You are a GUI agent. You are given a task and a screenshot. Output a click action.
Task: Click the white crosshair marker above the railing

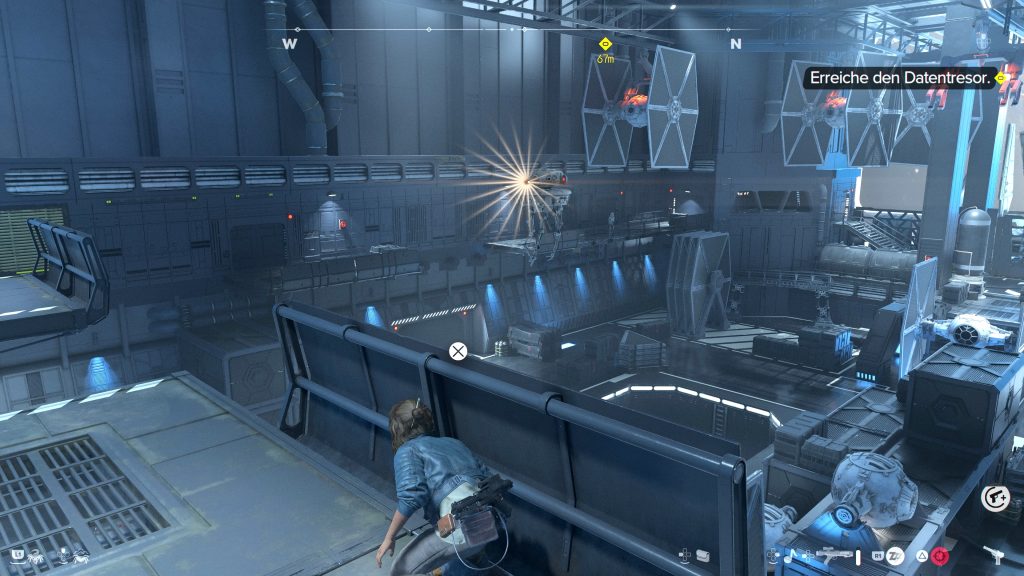[x=458, y=351]
